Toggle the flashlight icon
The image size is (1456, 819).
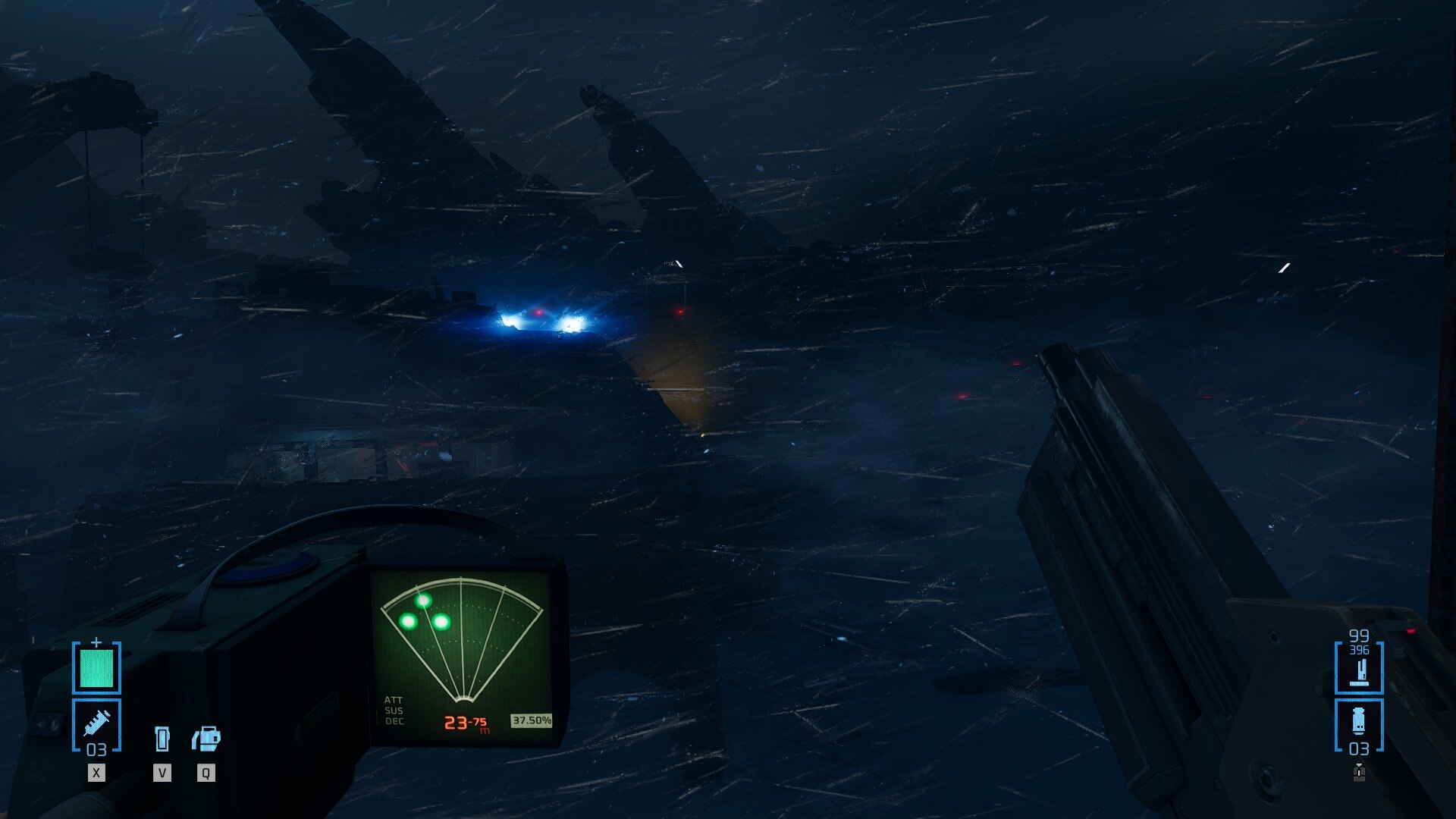[162, 739]
